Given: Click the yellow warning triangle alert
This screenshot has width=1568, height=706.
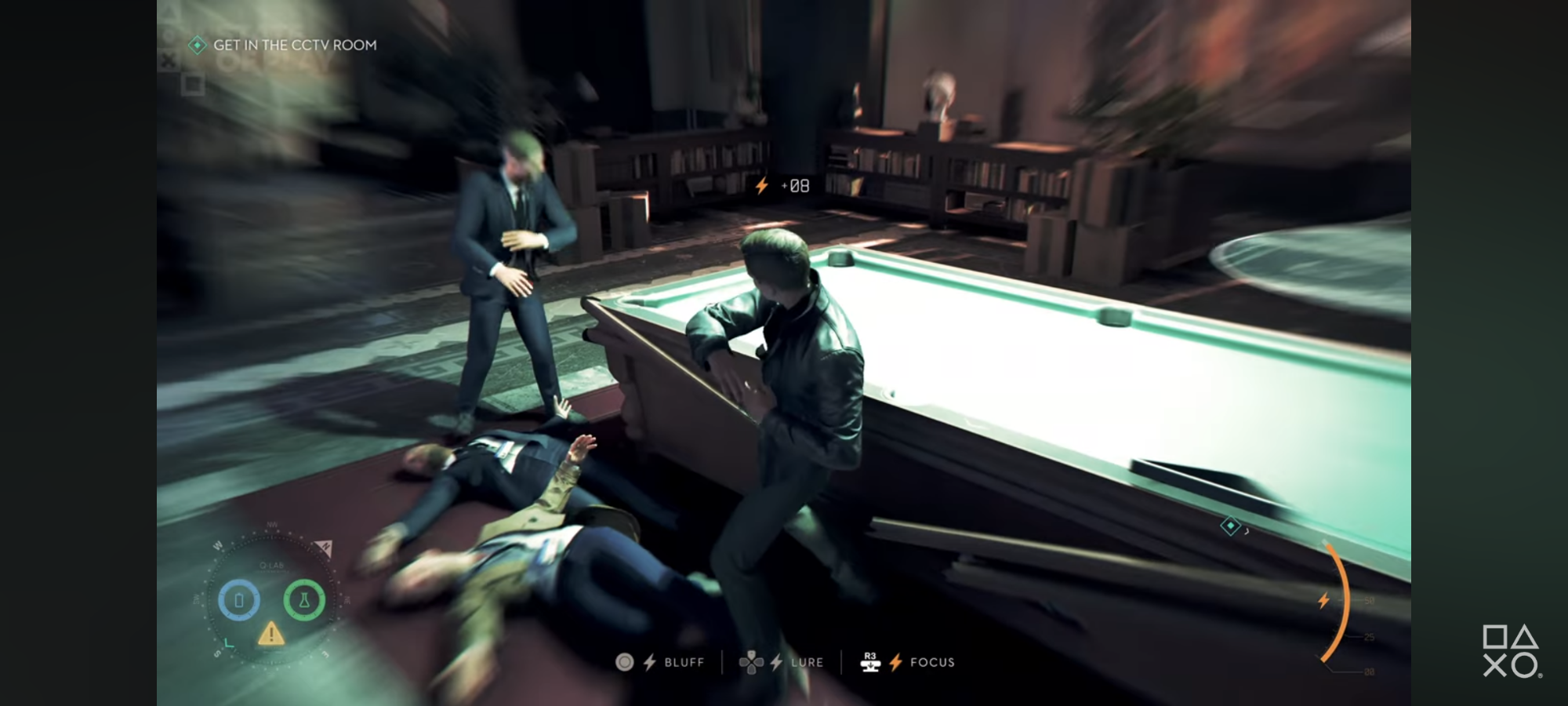Looking at the screenshot, I should (271, 633).
